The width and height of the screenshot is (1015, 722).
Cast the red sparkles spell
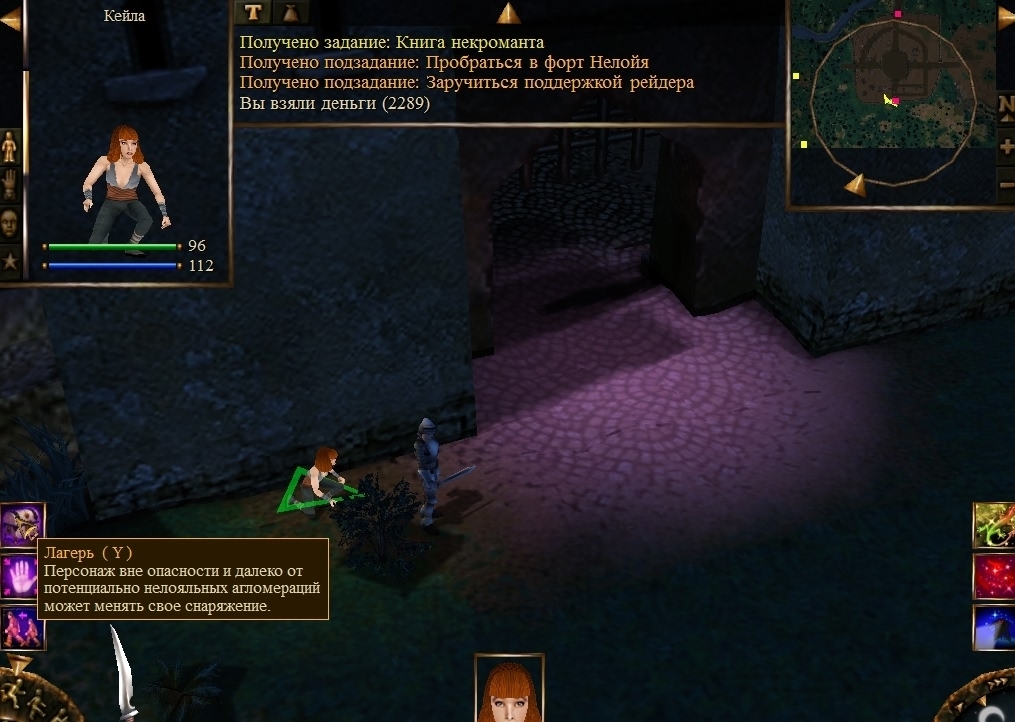[995, 577]
